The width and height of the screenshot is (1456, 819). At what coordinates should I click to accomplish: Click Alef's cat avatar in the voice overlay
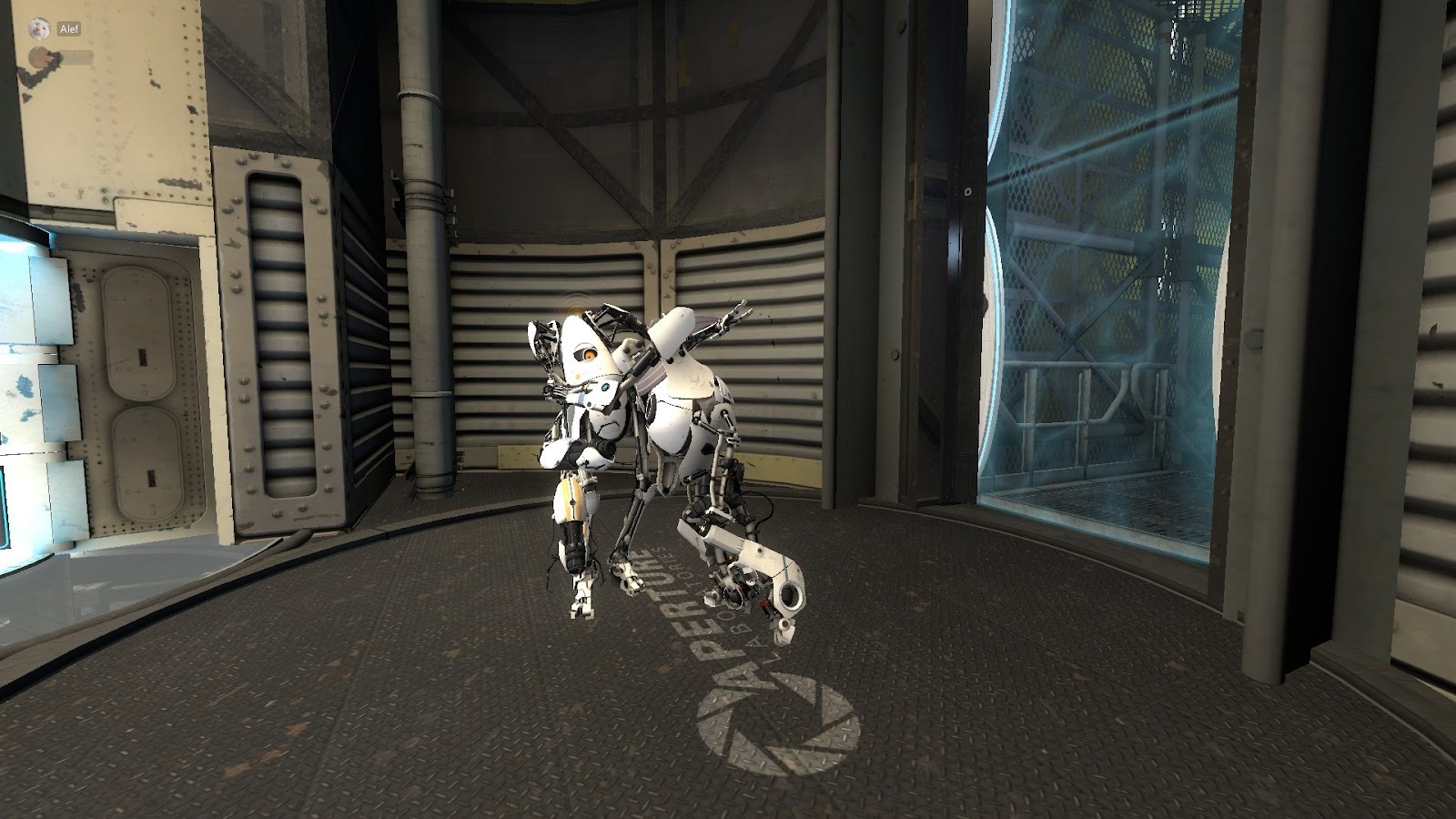(38, 29)
